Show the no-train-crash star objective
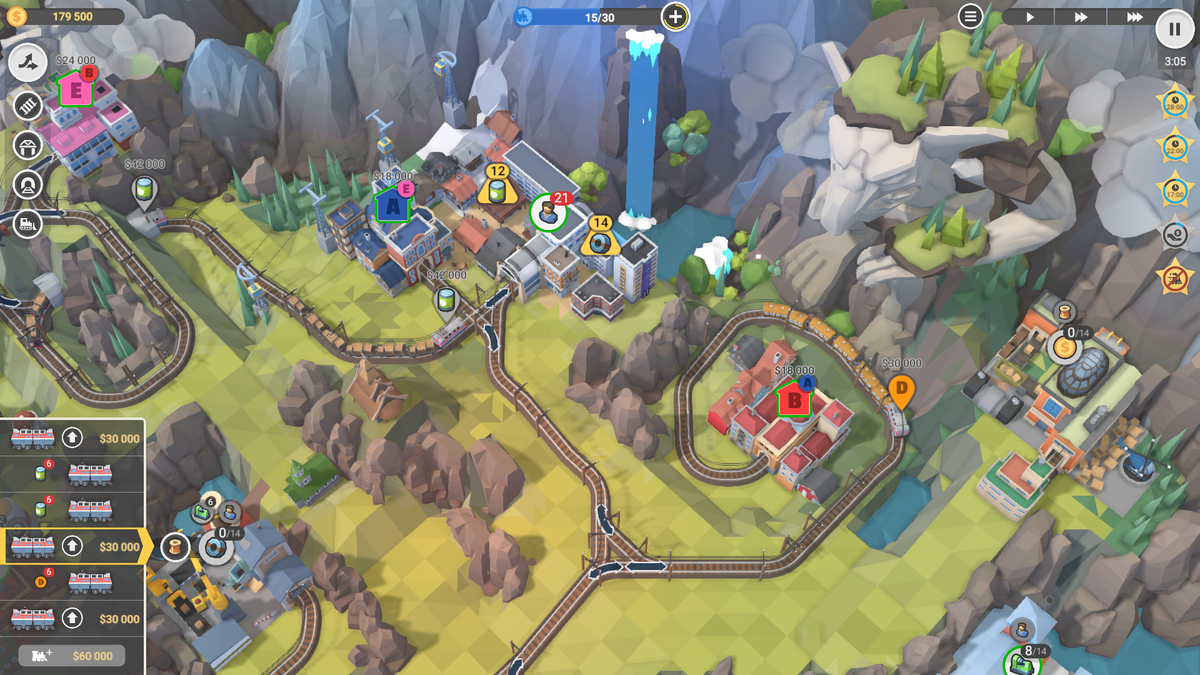 1174,276
